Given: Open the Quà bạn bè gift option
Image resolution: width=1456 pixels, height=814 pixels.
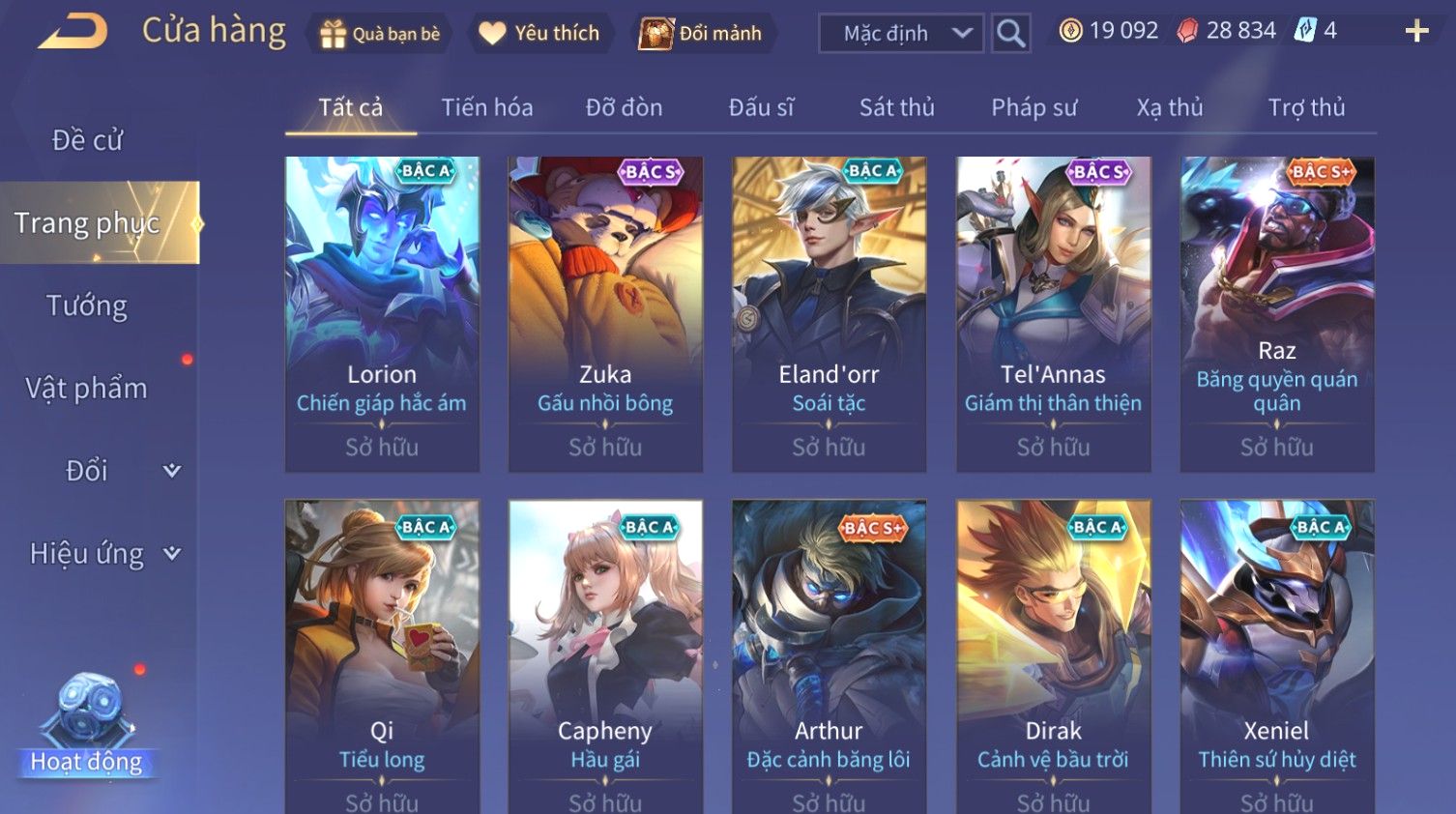Looking at the screenshot, I should tap(380, 34).
